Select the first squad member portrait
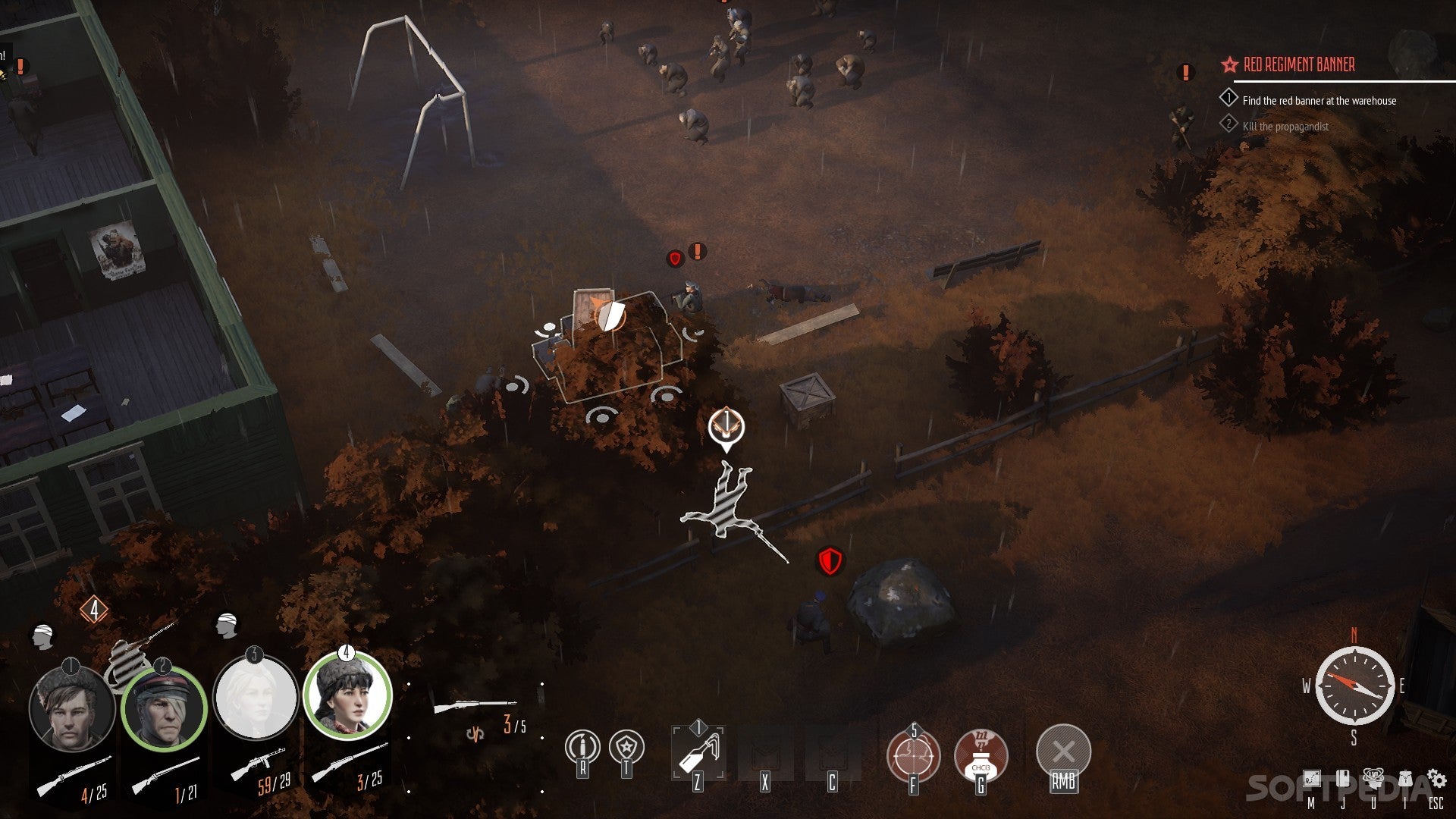 pos(71,708)
